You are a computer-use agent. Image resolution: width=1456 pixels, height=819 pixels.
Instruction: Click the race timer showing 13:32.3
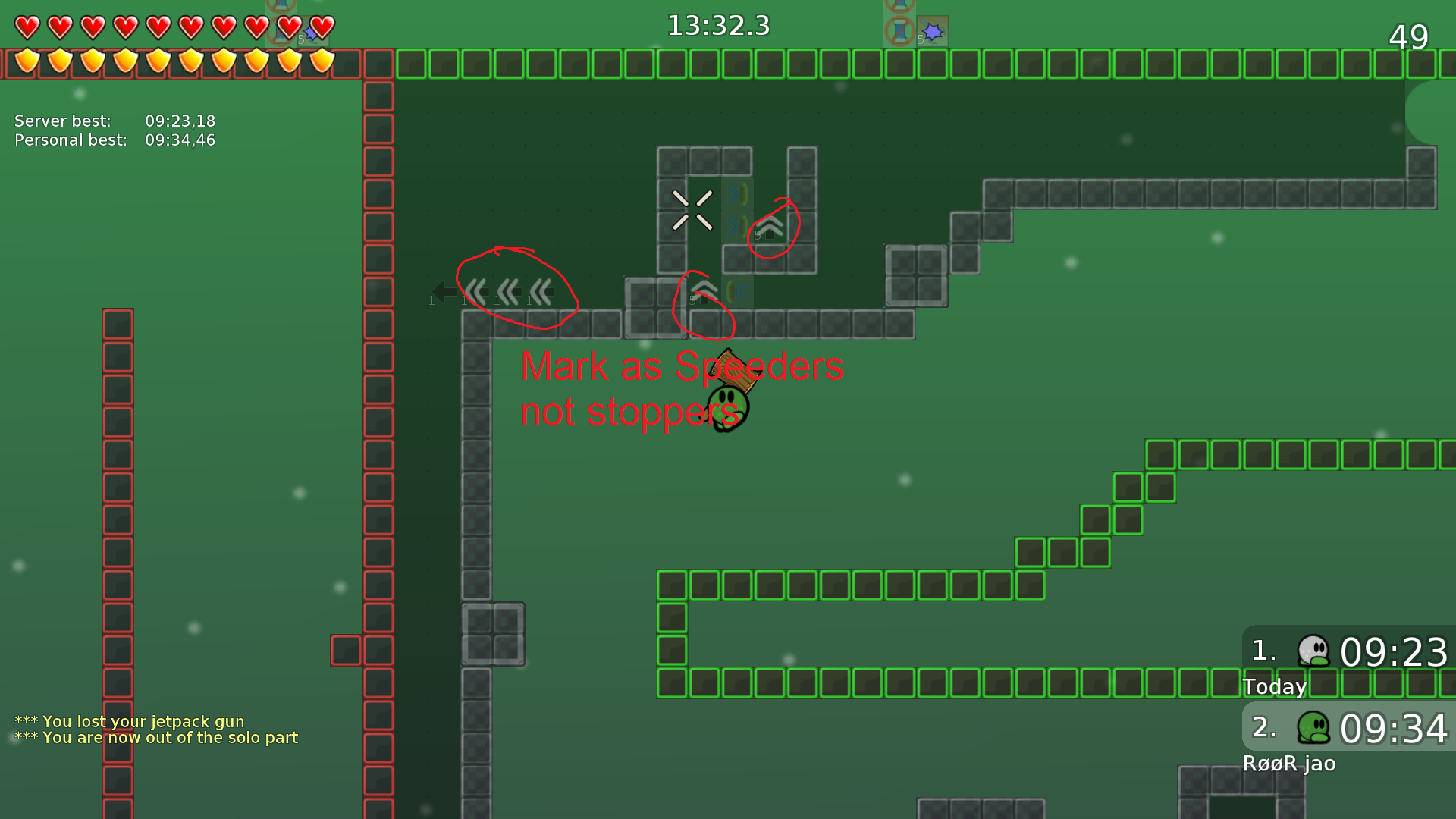(x=717, y=25)
